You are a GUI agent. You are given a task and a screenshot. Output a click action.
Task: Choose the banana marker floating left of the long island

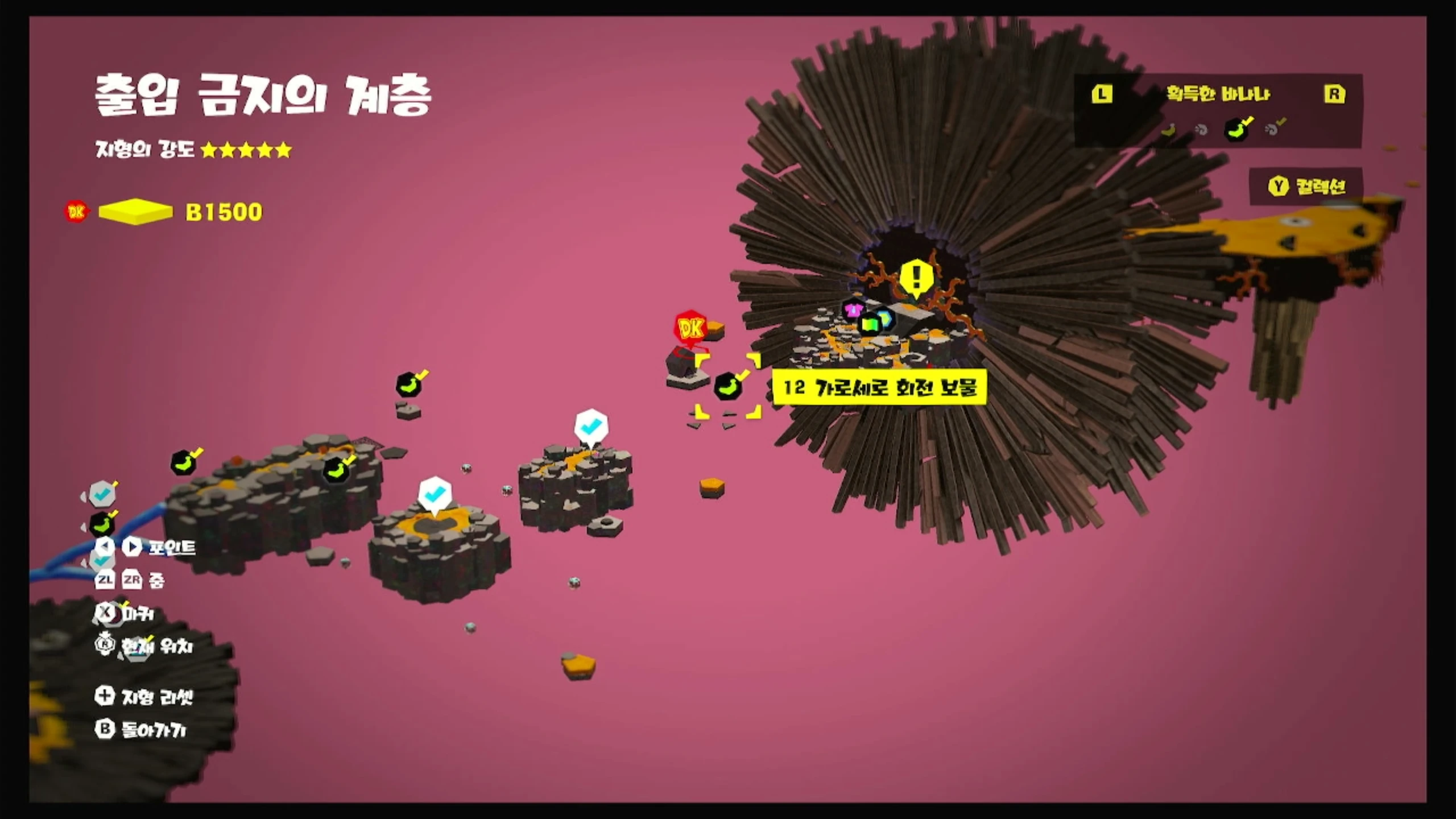[x=183, y=462]
